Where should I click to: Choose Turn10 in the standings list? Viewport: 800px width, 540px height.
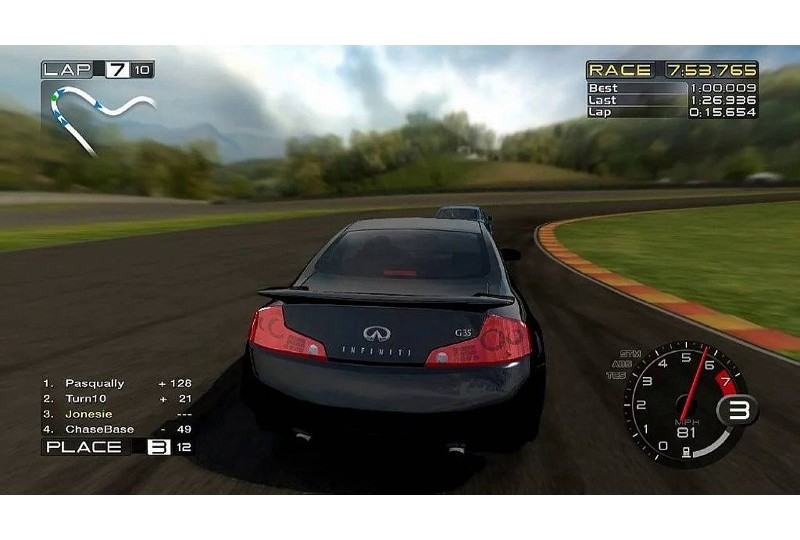[86, 398]
